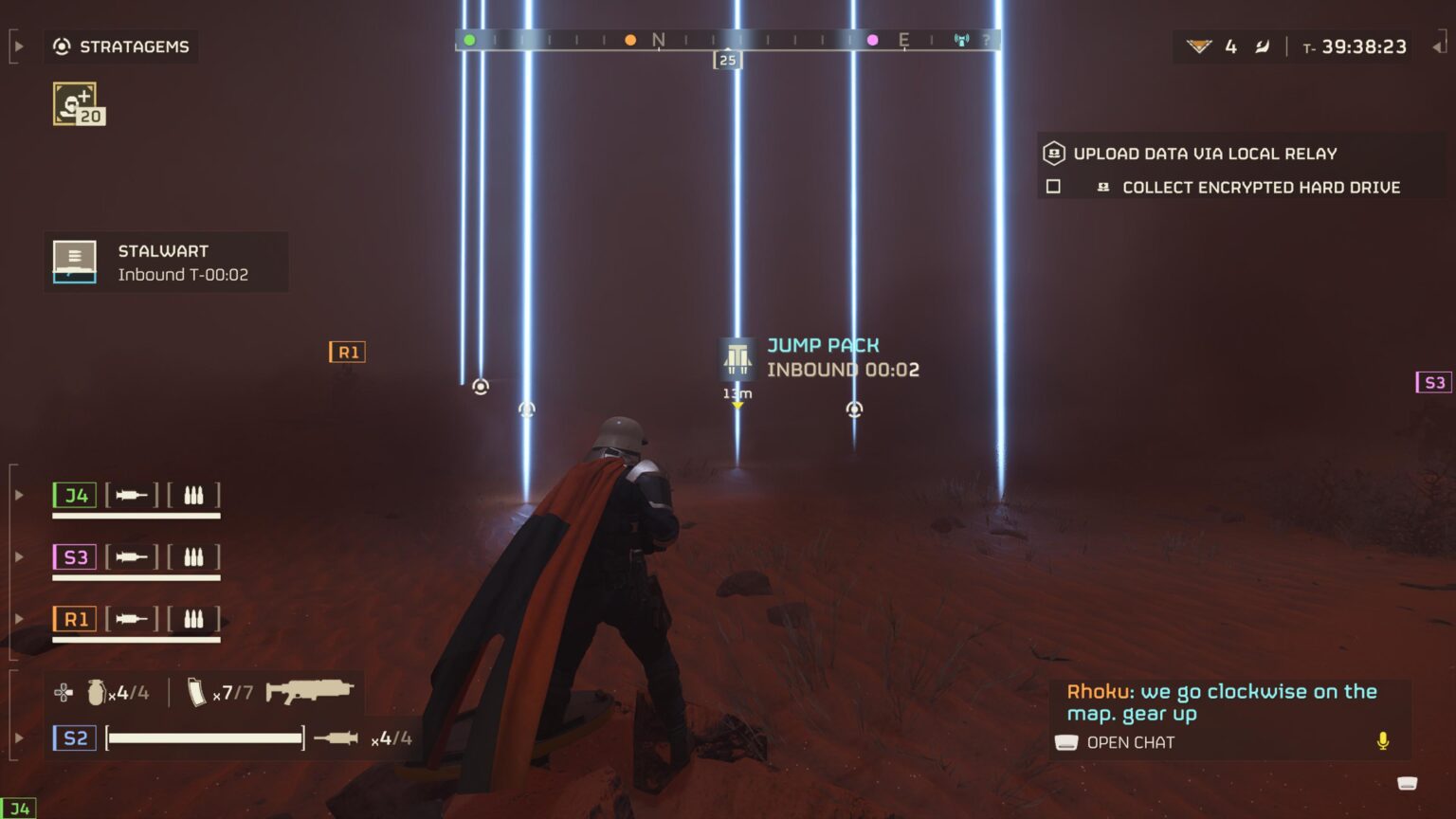Select the Reinforce stratagem icon
1456x819 pixels.
(x=76, y=103)
